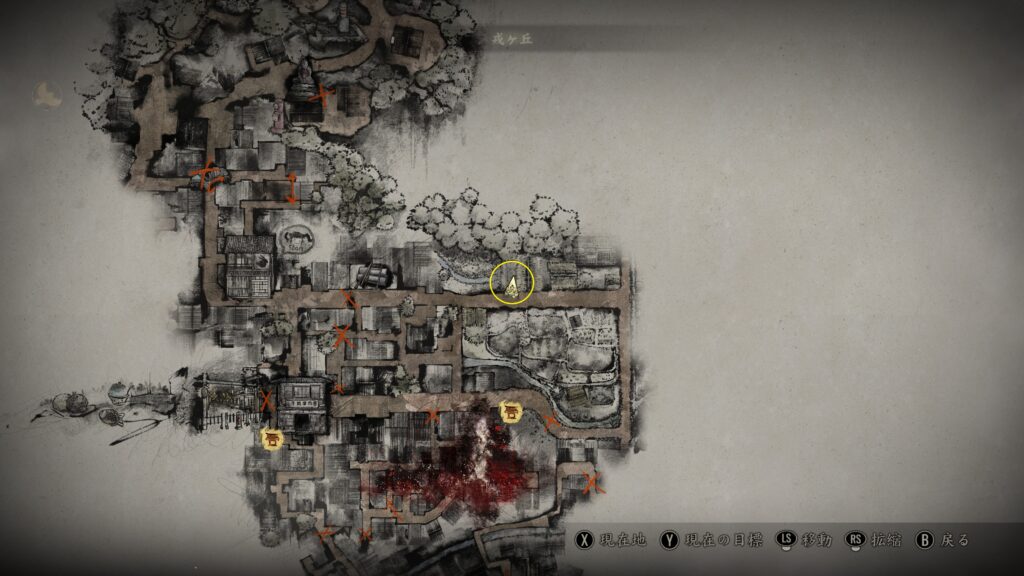Click the red double-arrow map marker

[292, 188]
